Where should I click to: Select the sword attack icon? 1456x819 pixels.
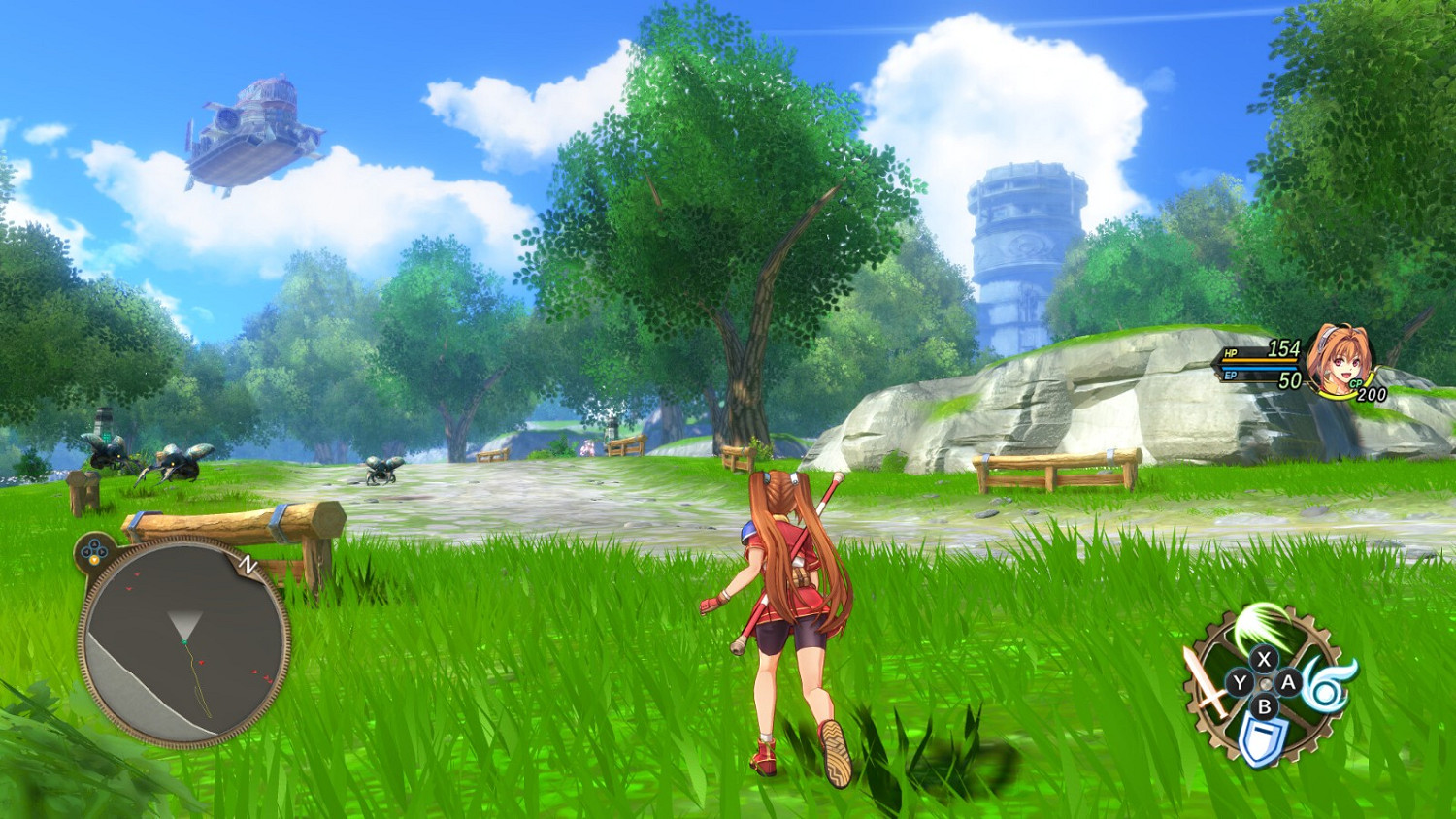(x=1205, y=684)
